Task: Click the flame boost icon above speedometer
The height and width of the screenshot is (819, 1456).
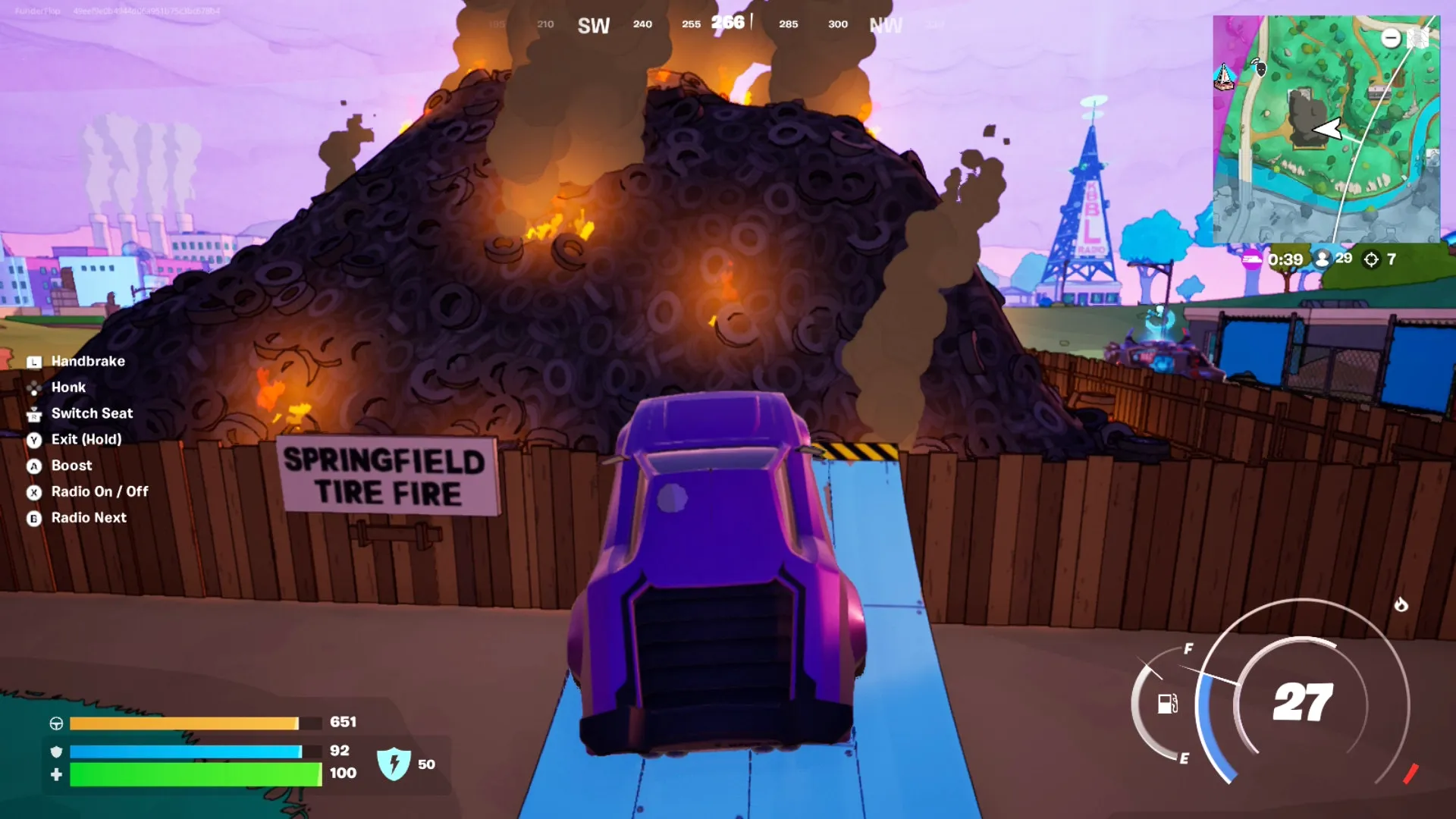Action: click(1401, 604)
